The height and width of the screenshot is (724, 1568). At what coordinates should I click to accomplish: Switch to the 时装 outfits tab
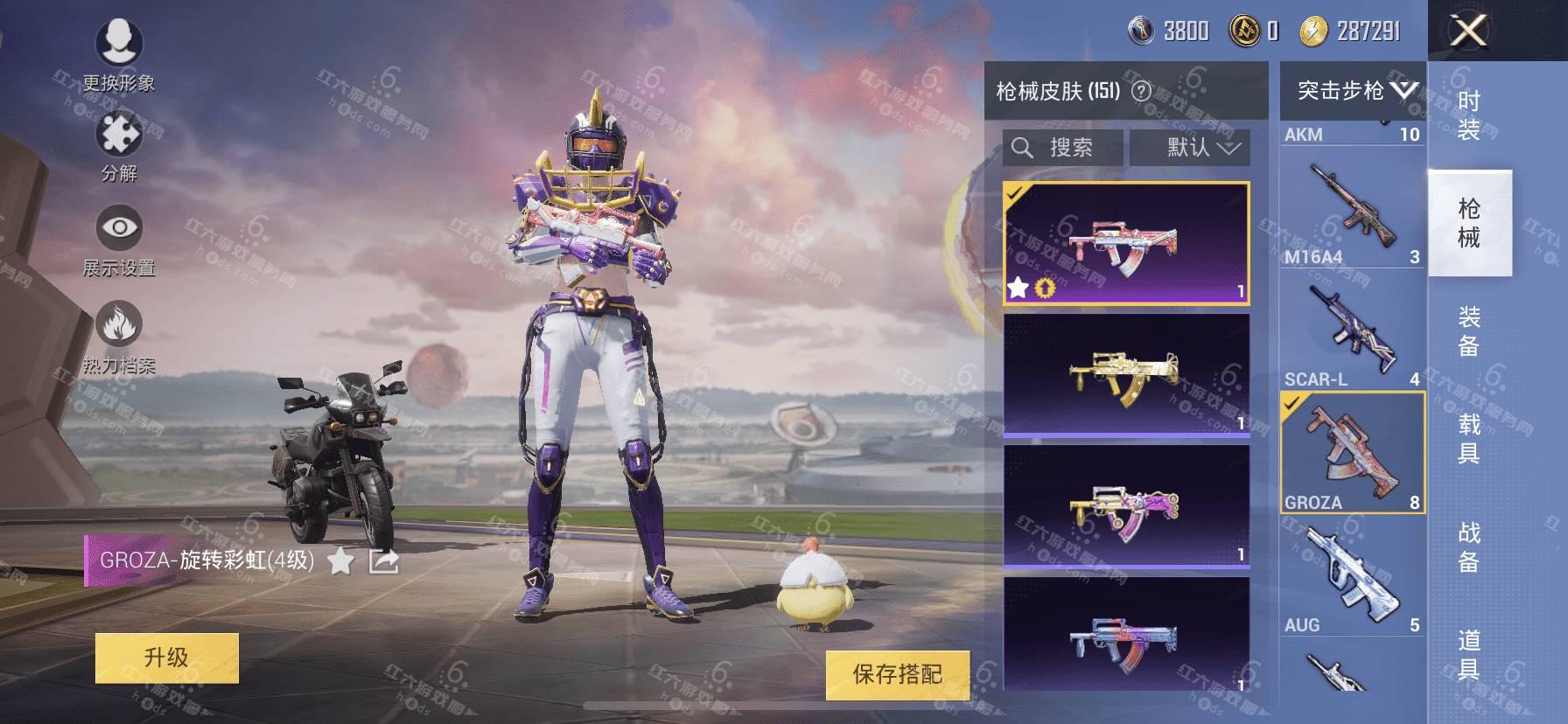1469,115
